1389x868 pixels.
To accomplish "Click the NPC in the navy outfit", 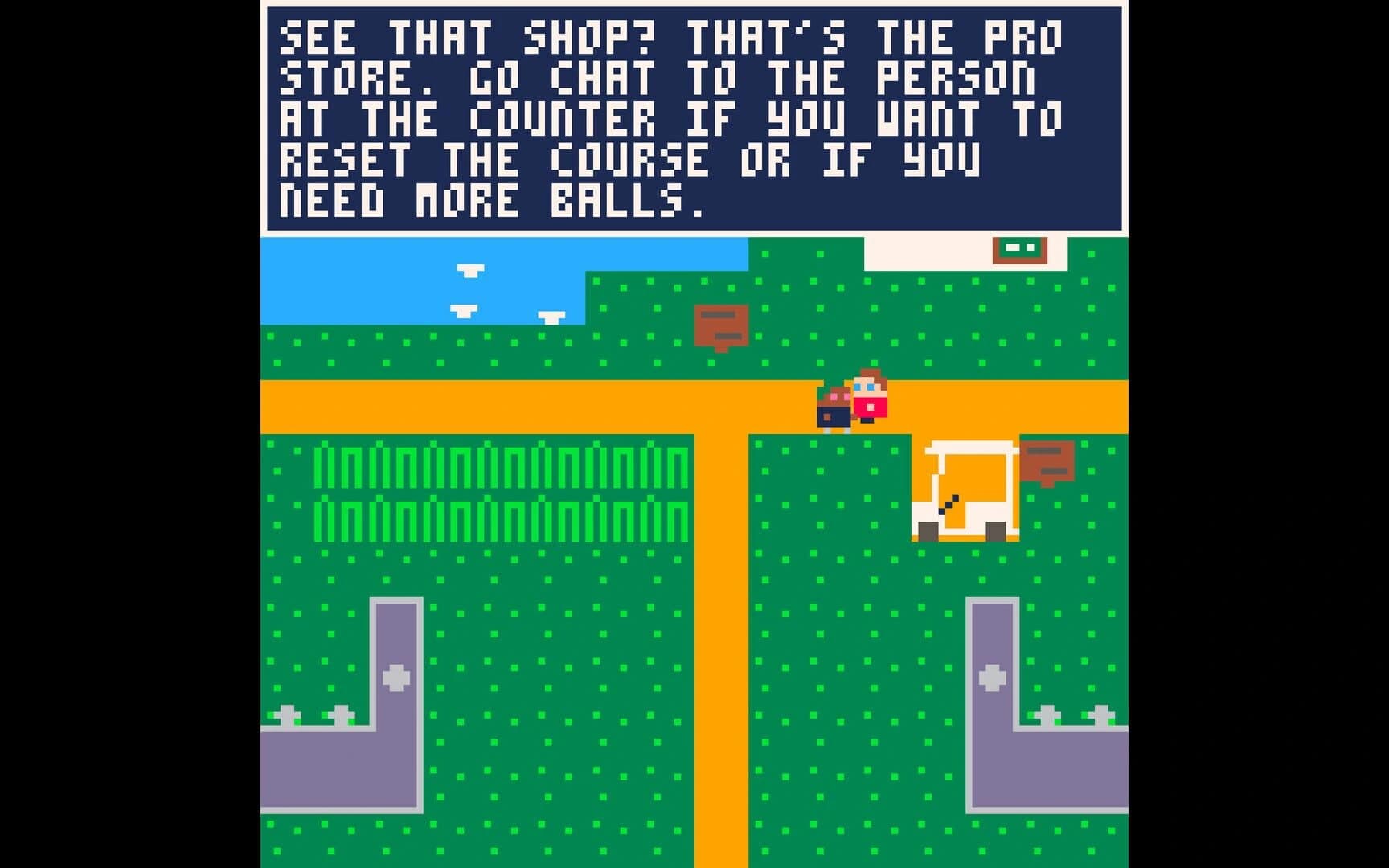I will (x=834, y=410).
